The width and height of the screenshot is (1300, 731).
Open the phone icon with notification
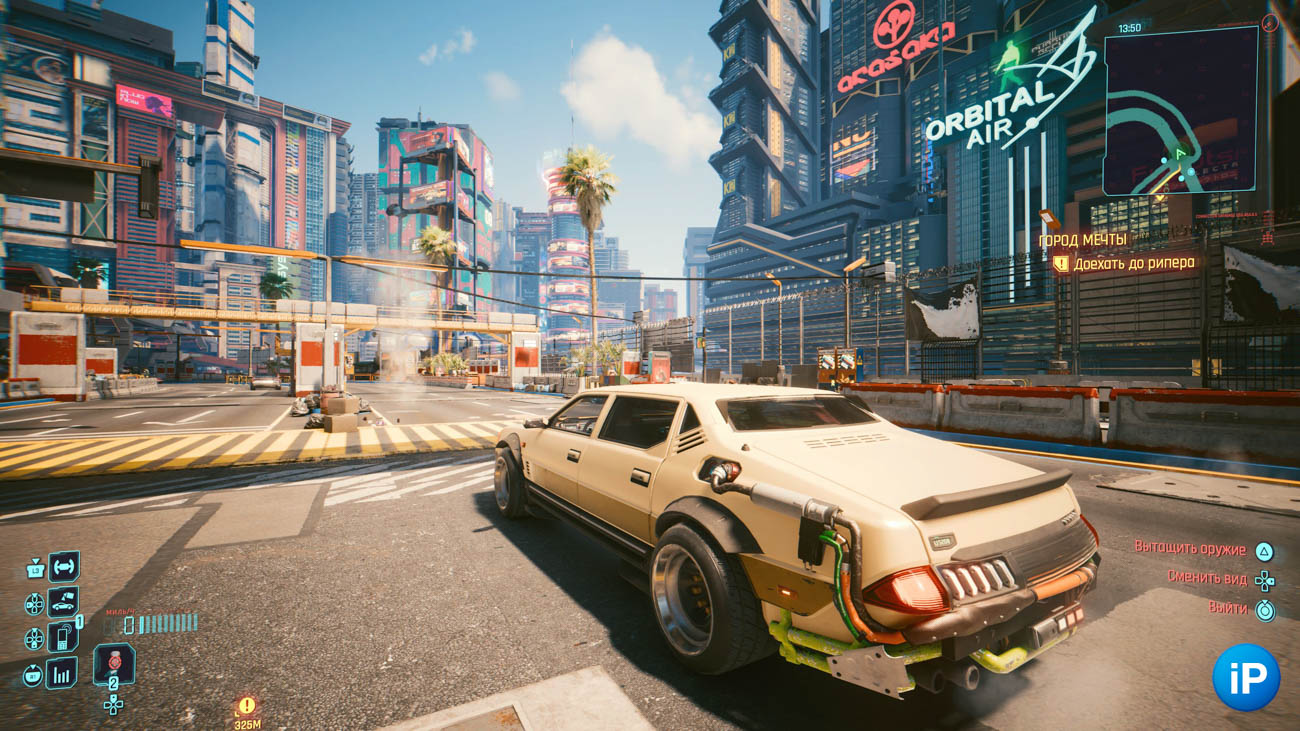point(63,637)
